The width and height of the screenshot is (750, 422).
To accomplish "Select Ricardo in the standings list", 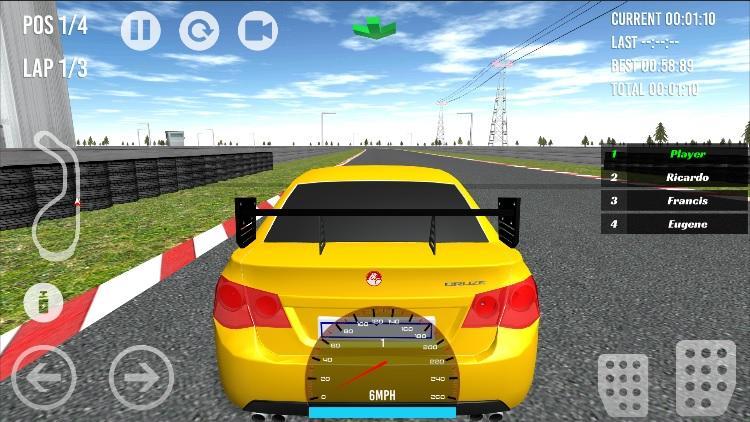I will coord(674,177).
